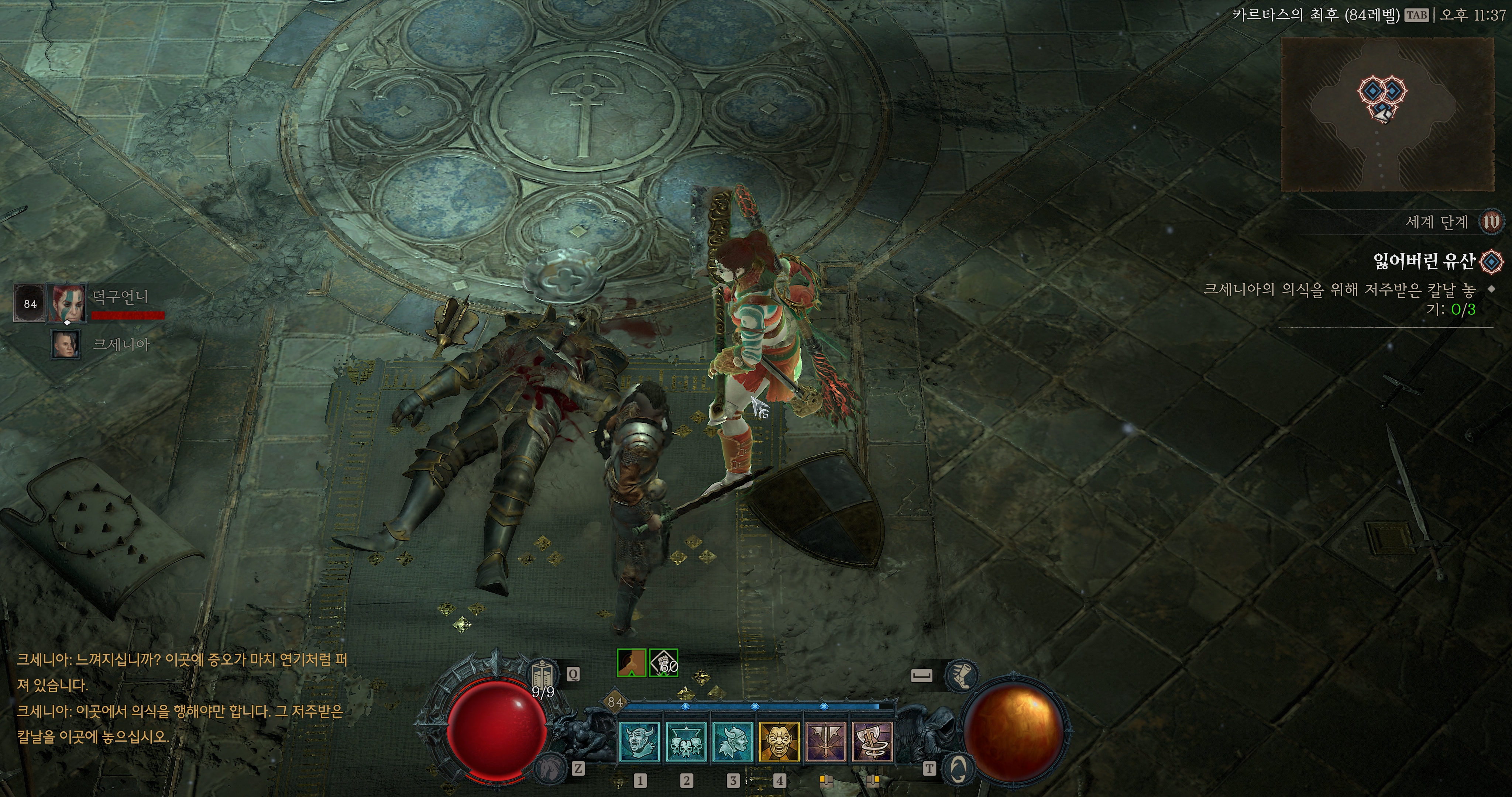
Task: Activate the horned helmet shout skill
Action: coord(639,742)
